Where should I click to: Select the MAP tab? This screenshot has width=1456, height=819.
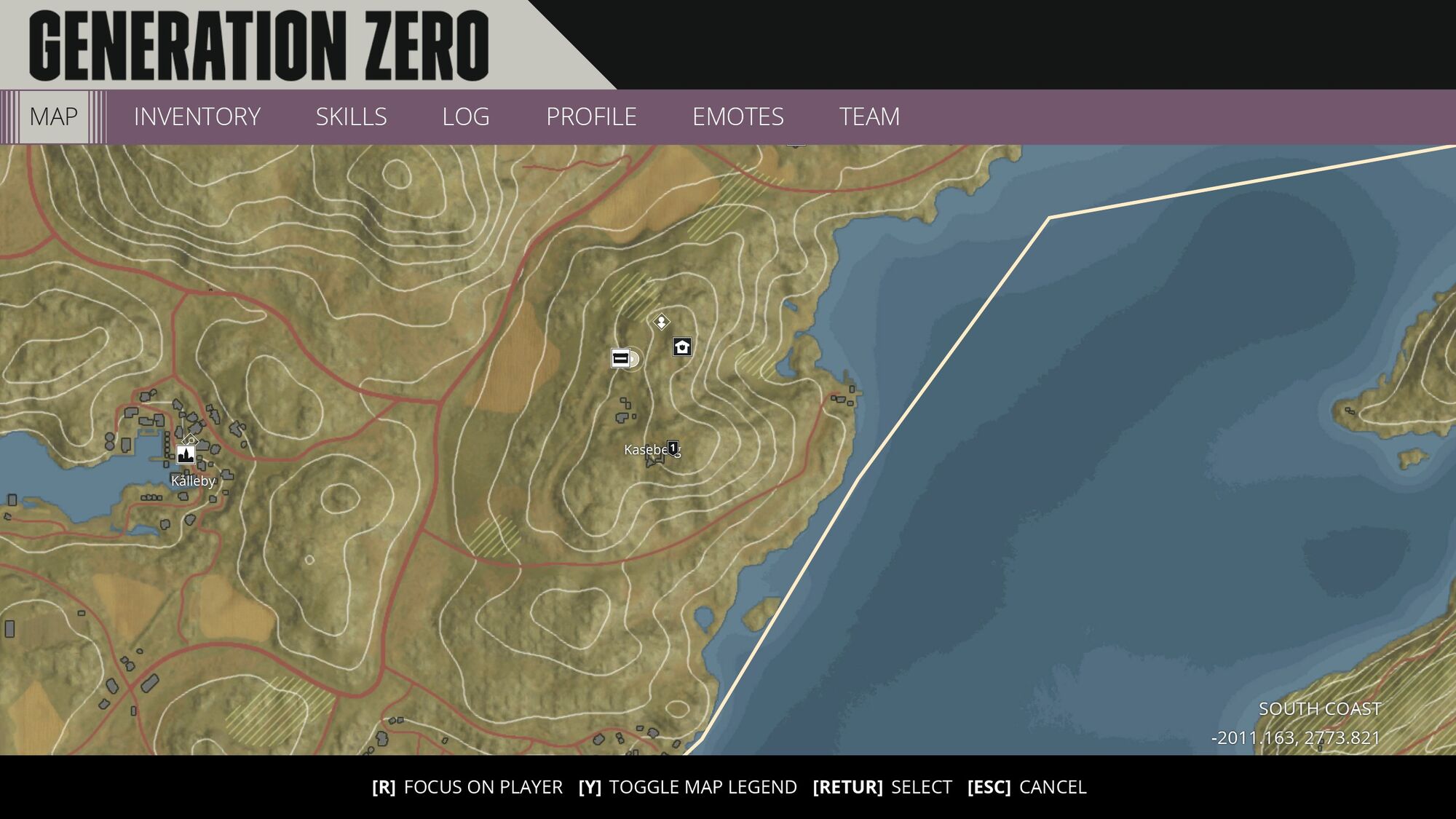click(52, 115)
